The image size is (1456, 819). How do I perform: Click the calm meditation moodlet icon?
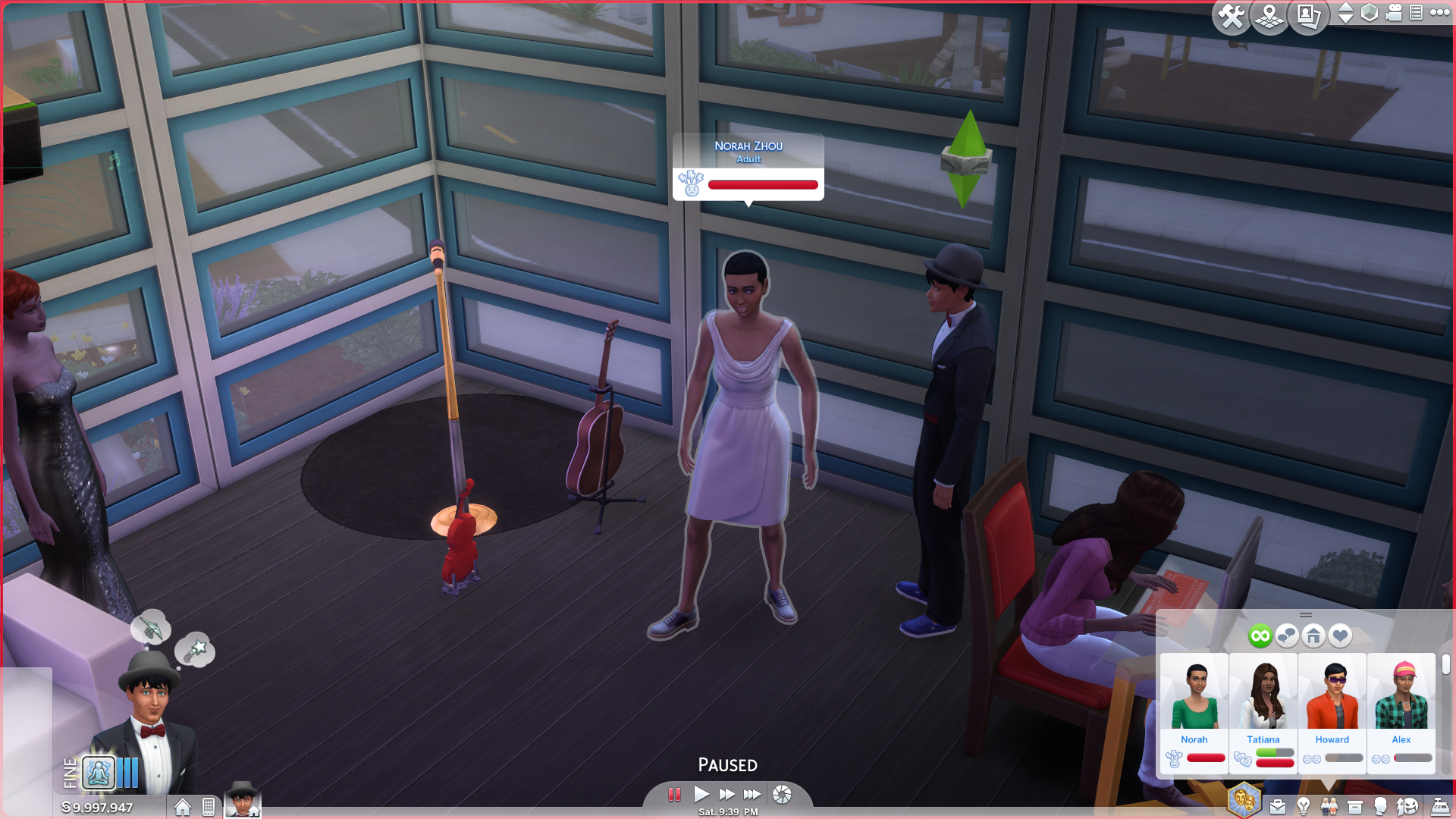pos(99,773)
